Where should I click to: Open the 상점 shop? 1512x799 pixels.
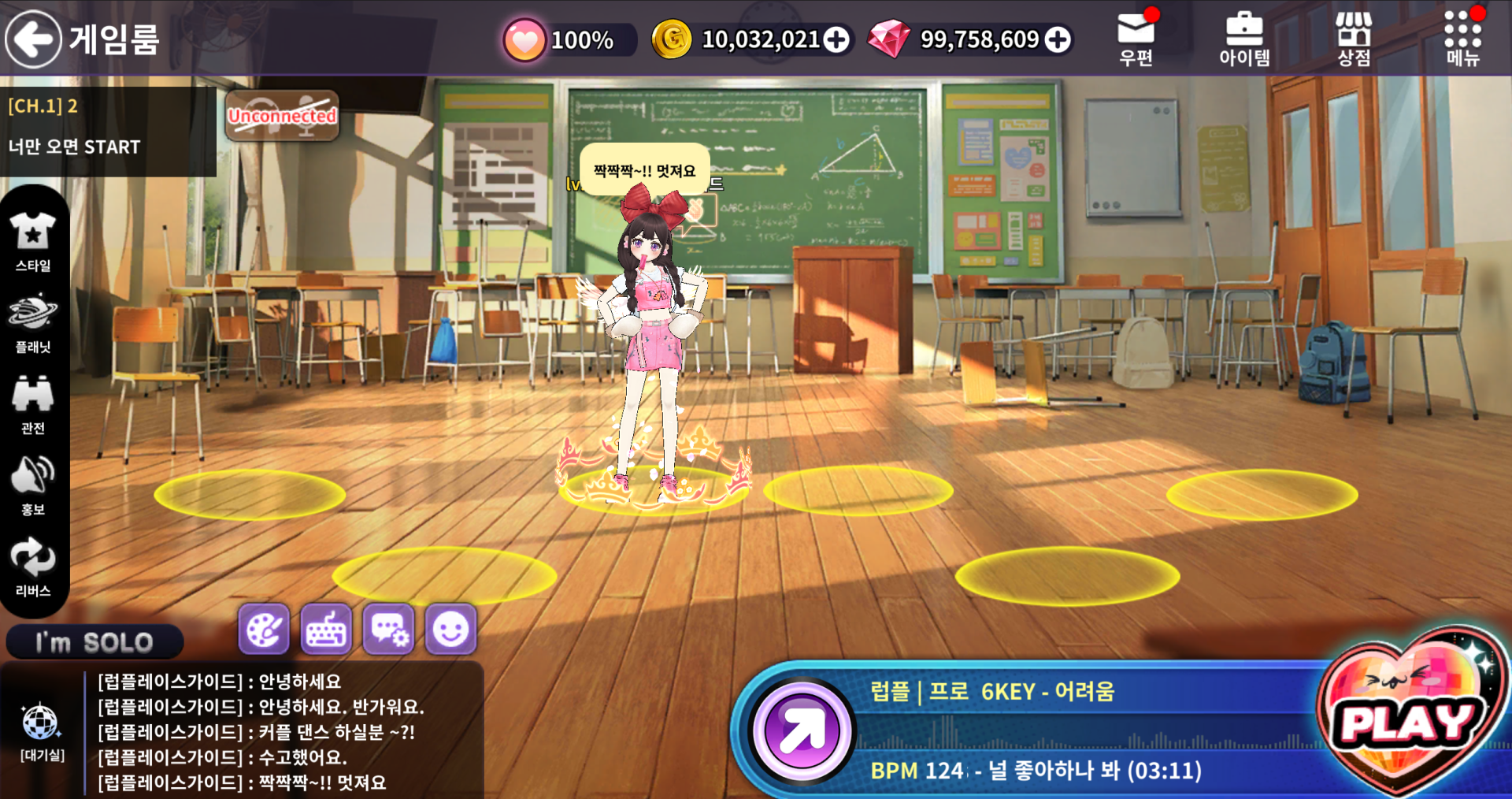click(1354, 39)
